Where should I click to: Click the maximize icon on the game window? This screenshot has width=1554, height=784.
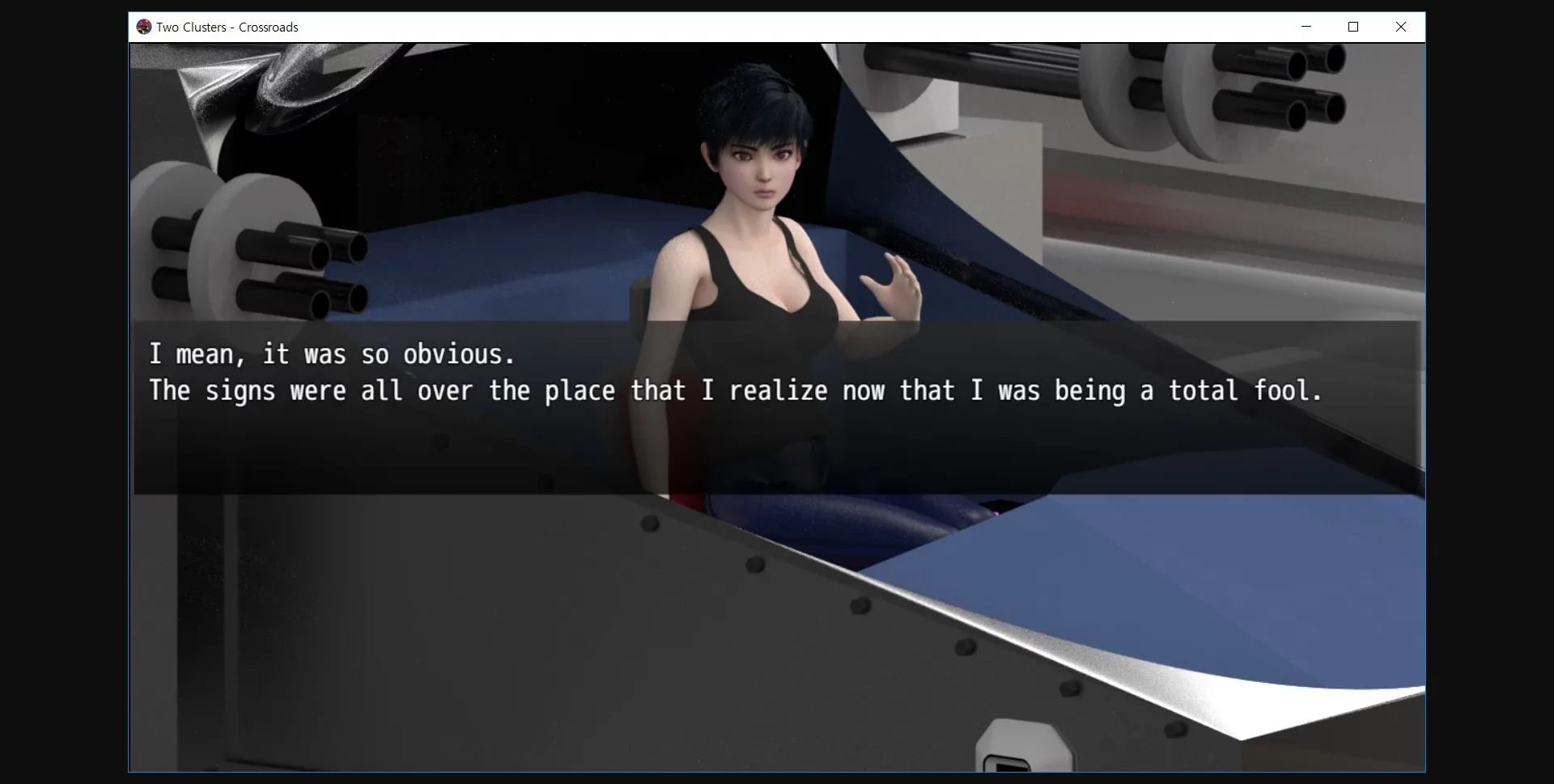(x=1352, y=27)
